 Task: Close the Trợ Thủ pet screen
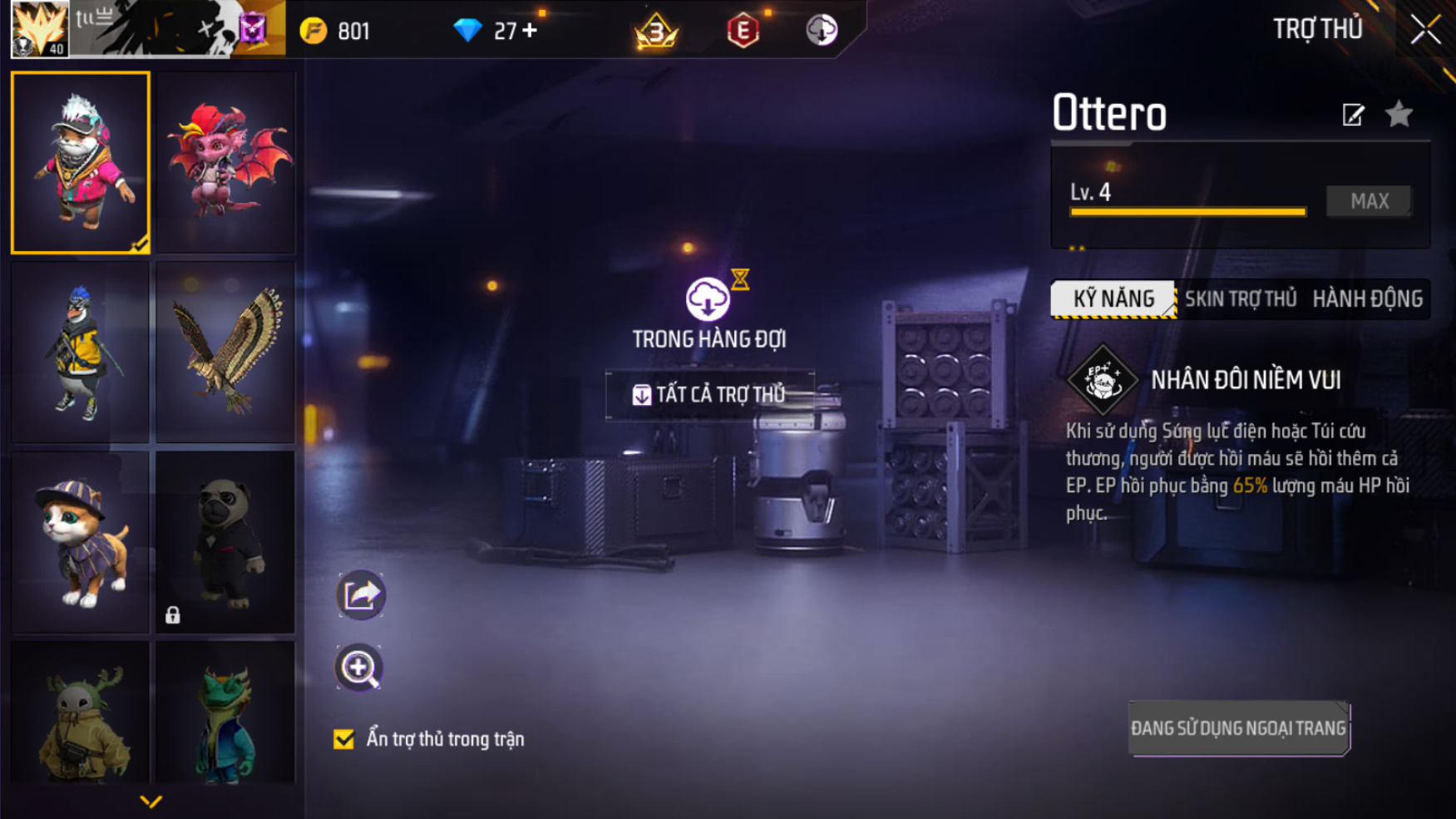[x=1425, y=30]
